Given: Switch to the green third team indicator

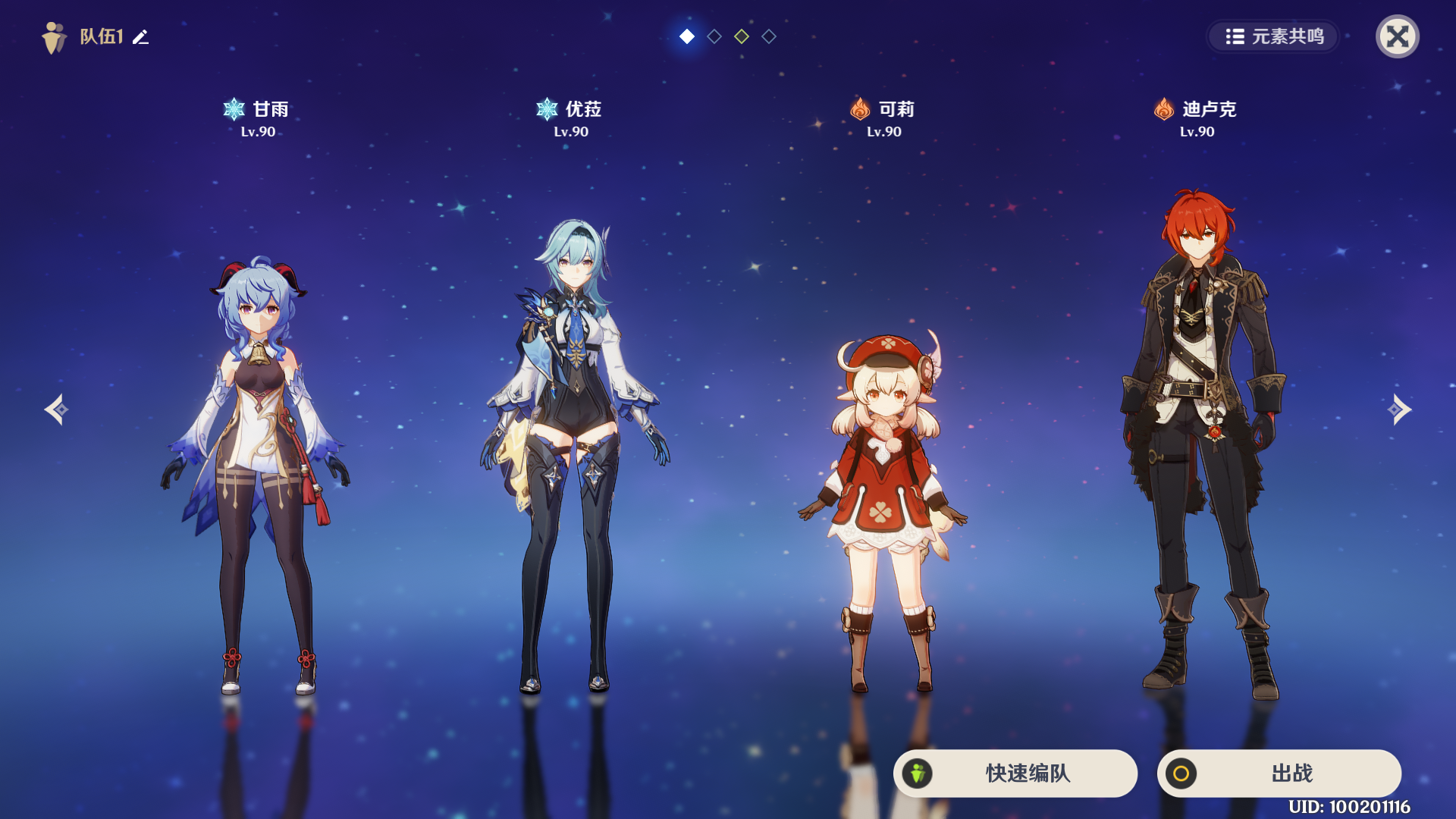Looking at the screenshot, I should [742, 36].
